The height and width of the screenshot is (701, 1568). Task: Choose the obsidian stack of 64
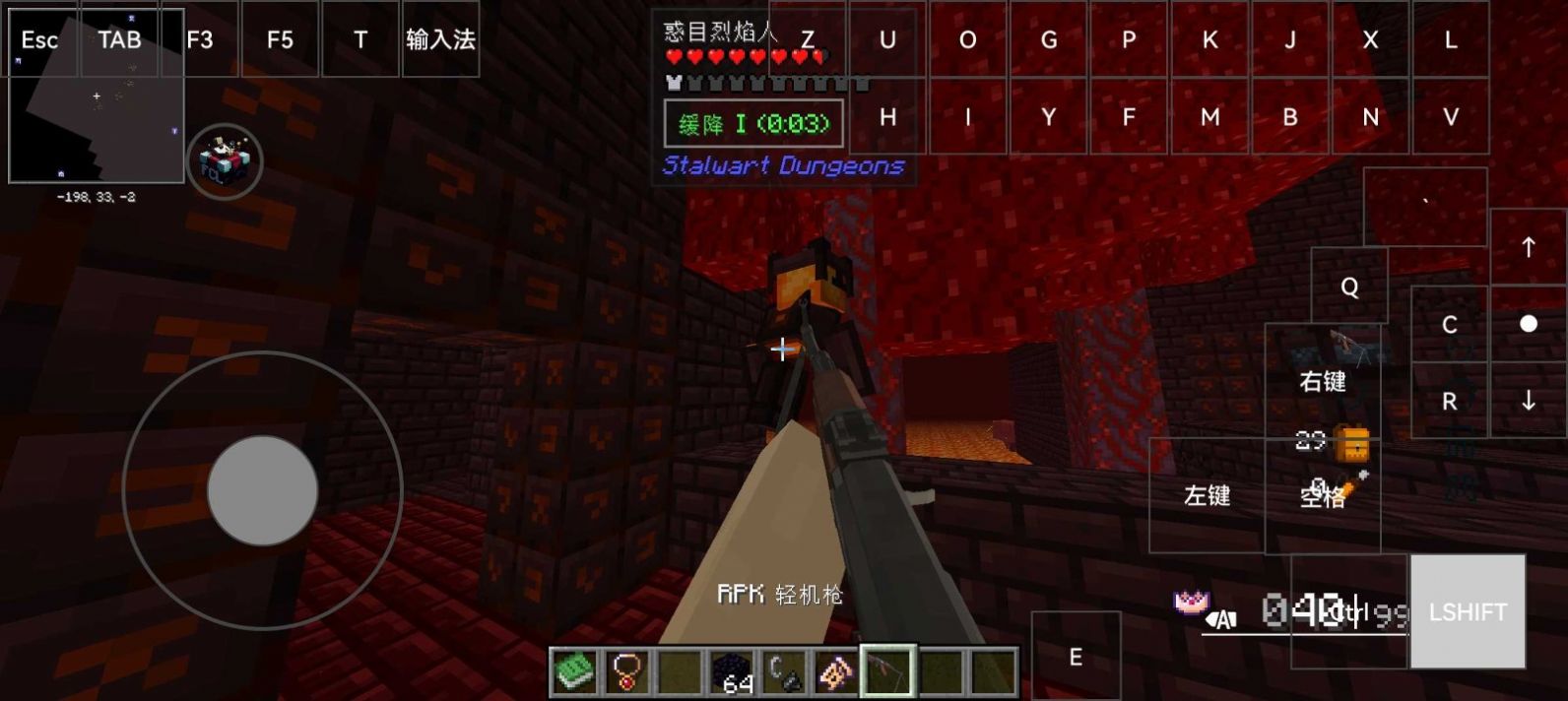click(x=732, y=672)
